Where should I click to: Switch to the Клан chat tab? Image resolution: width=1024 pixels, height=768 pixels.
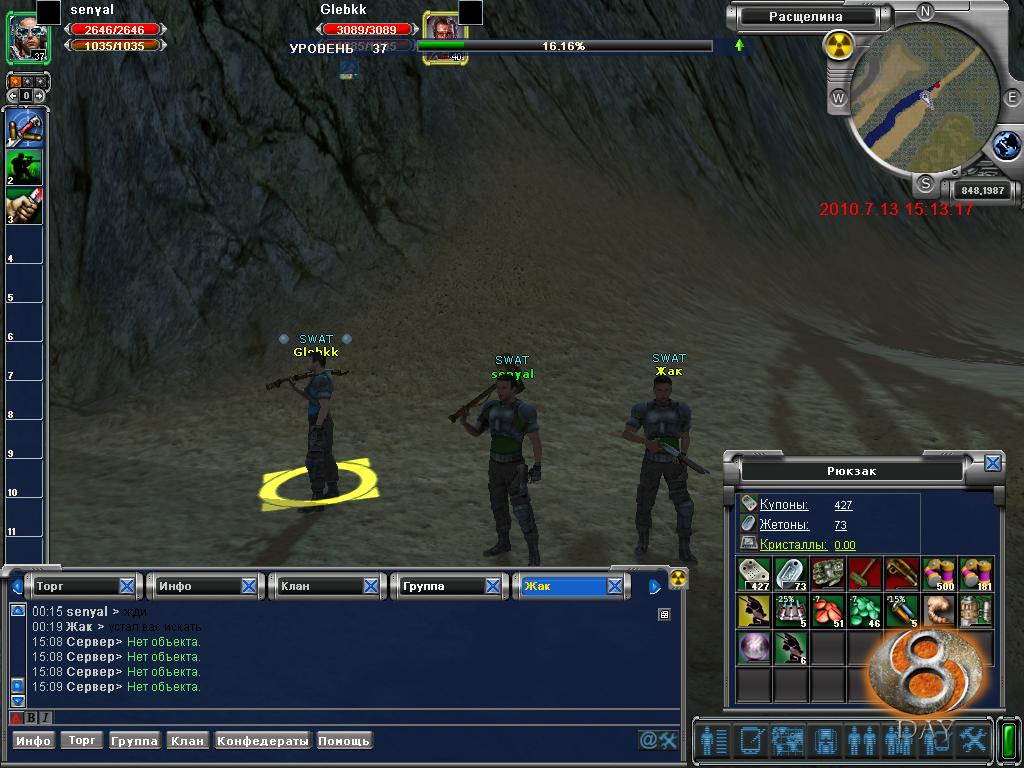tap(320, 586)
